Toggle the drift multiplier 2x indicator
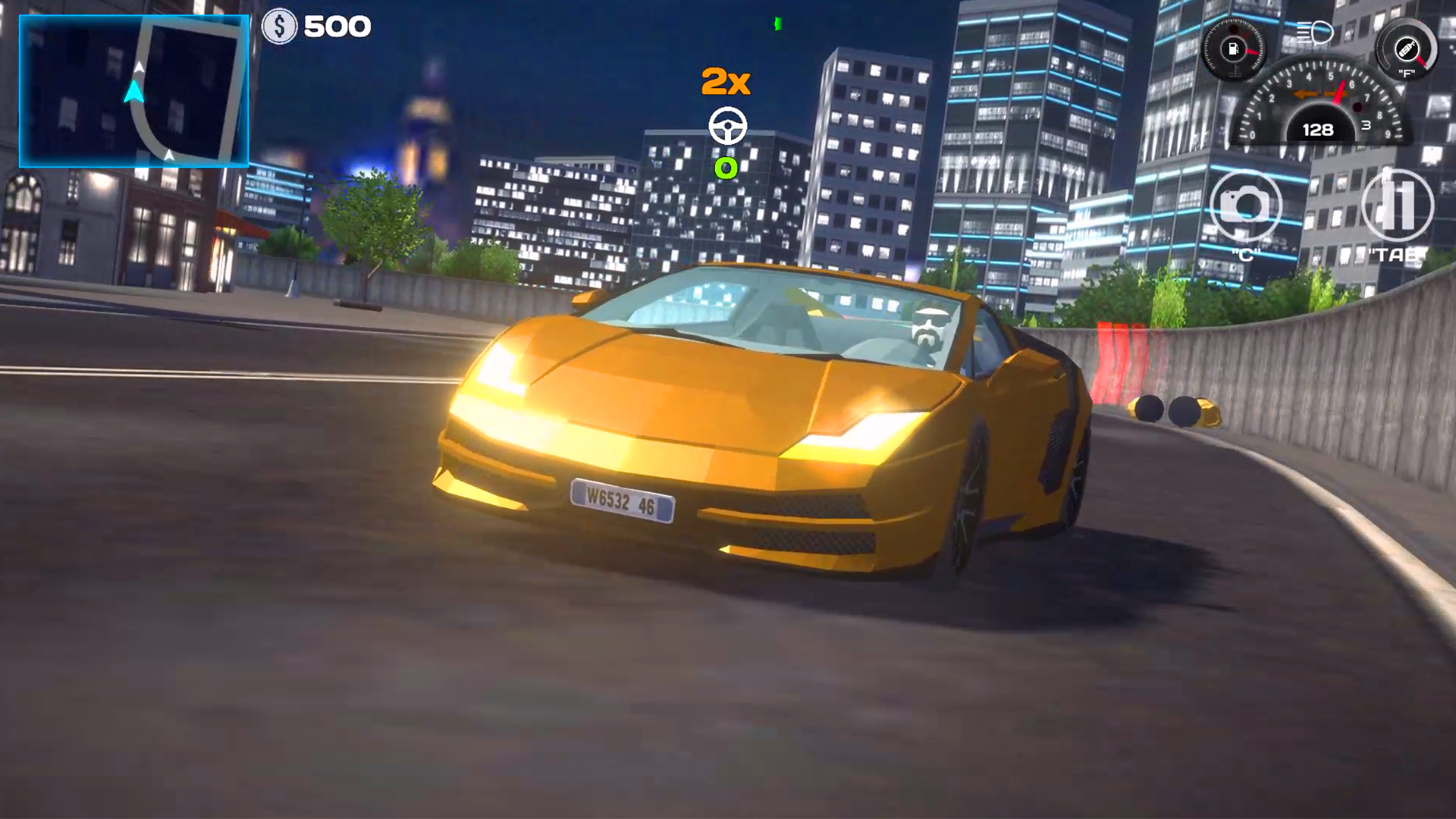 [x=726, y=81]
